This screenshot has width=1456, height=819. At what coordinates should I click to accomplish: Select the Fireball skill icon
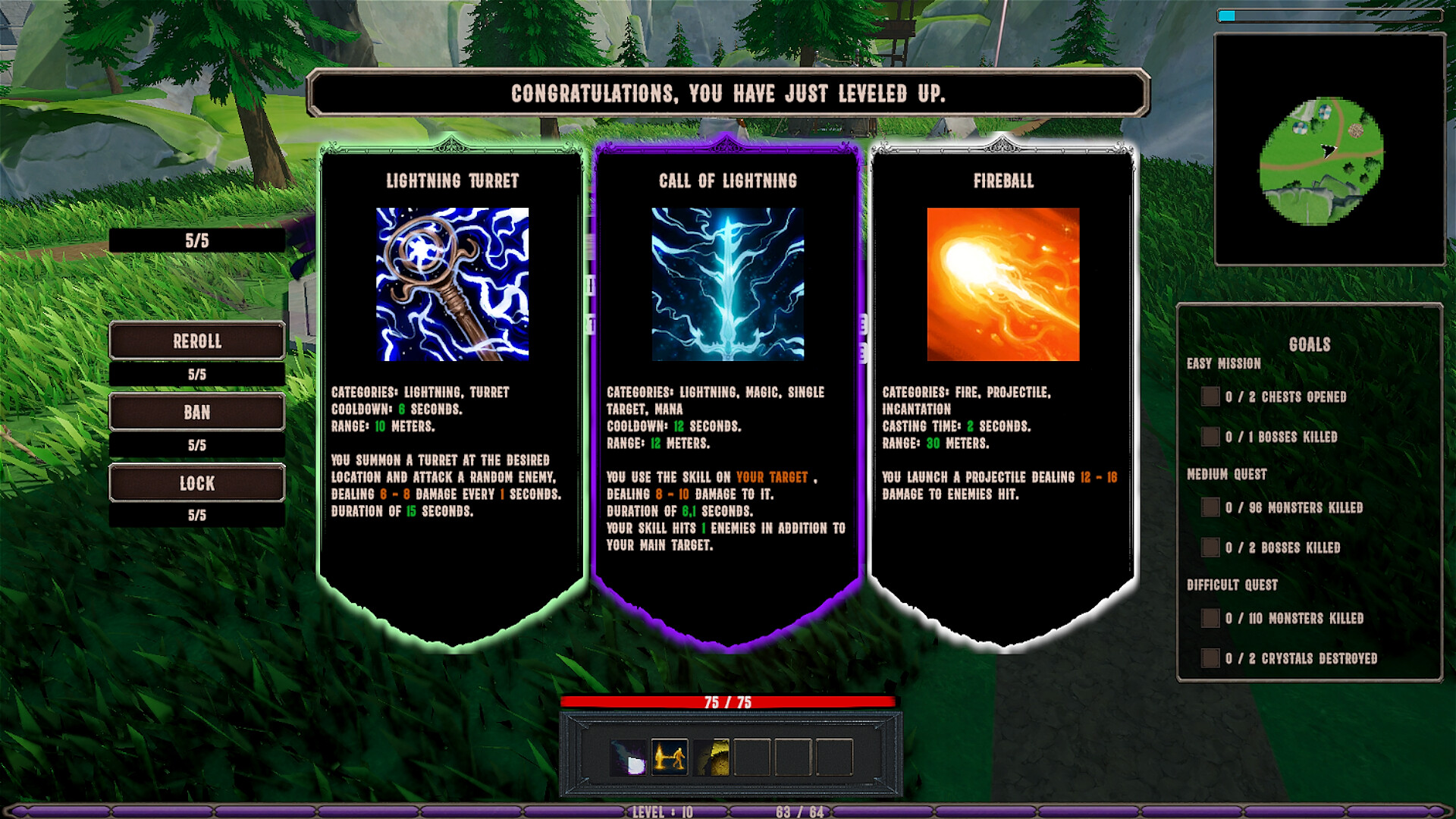[1003, 285]
